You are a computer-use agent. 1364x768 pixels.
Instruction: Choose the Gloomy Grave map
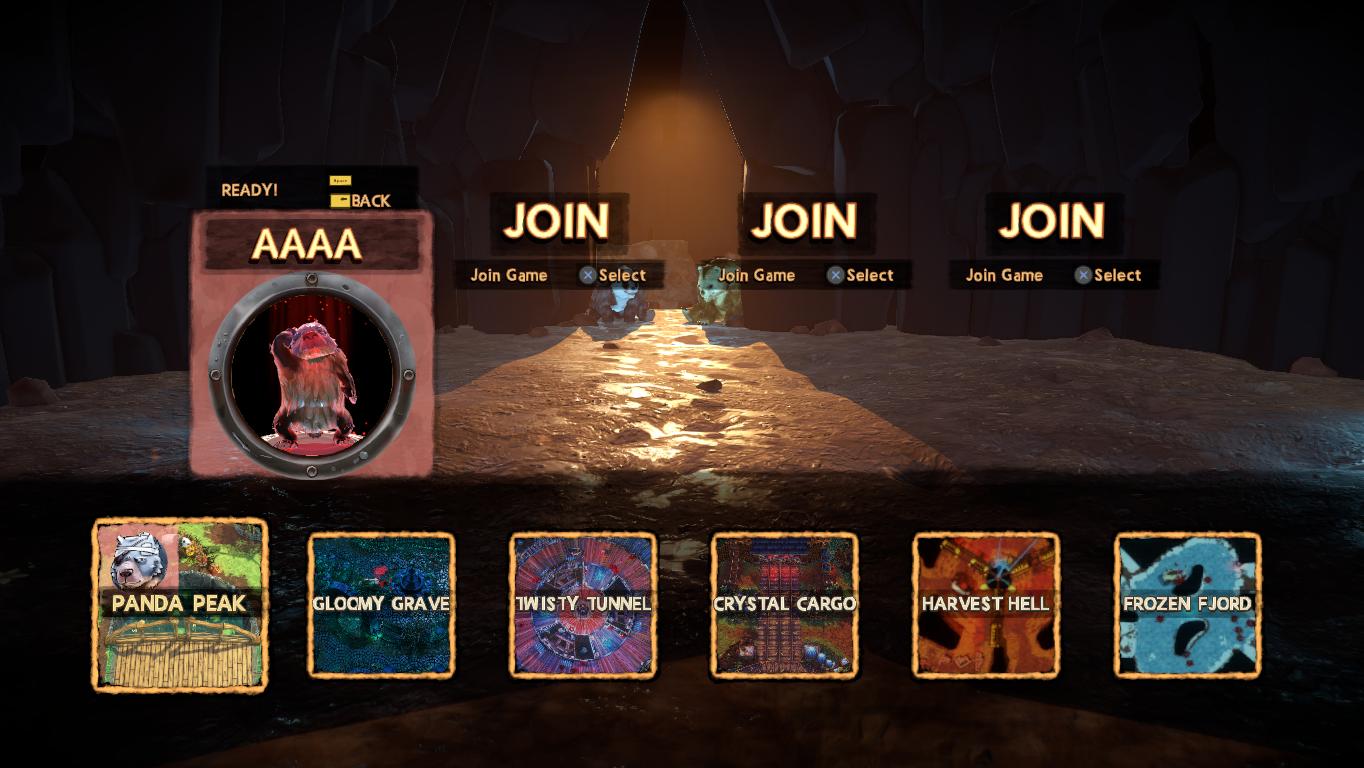(x=381, y=604)
